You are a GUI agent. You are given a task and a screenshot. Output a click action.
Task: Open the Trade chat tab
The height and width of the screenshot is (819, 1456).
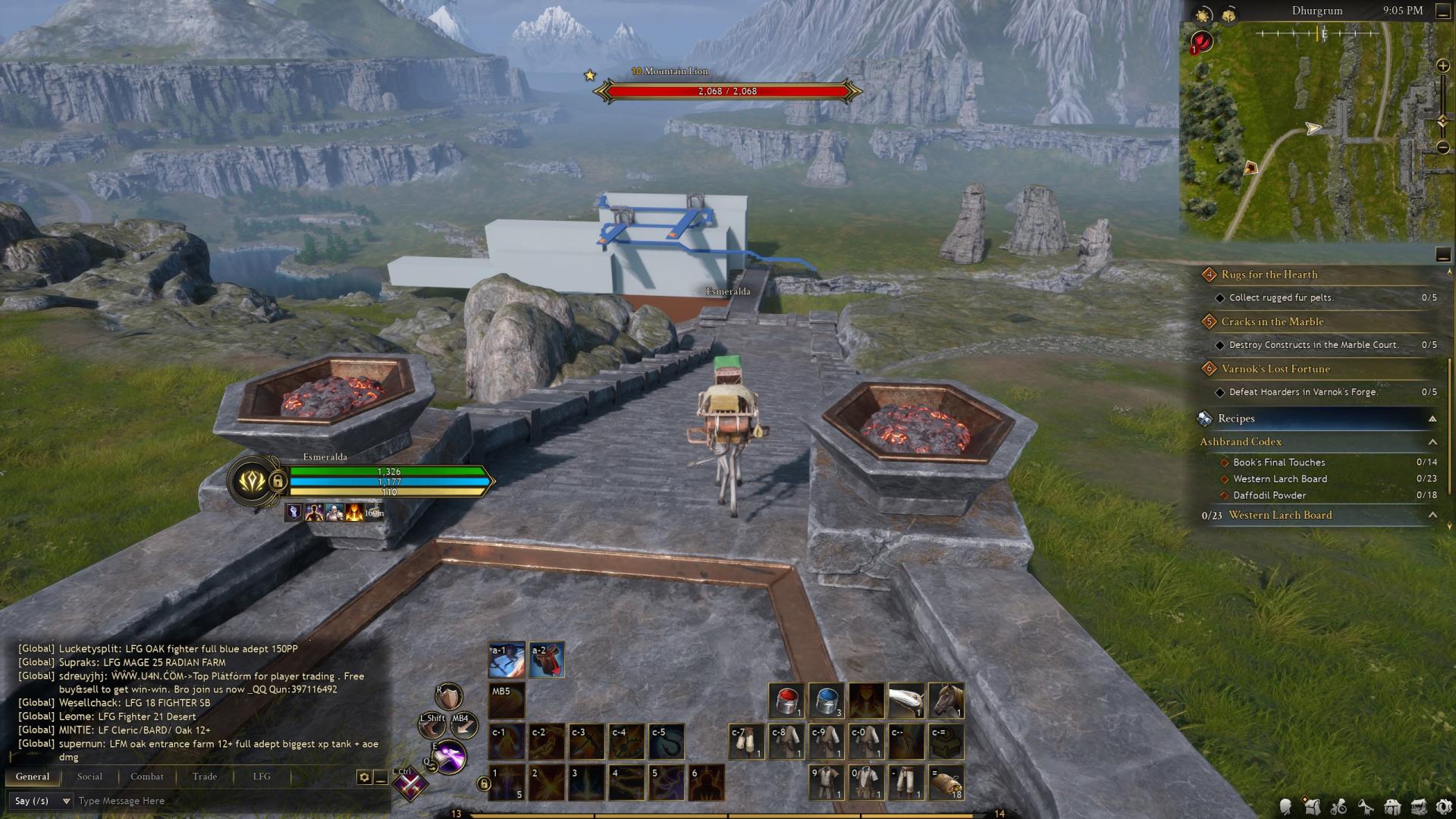205,777
